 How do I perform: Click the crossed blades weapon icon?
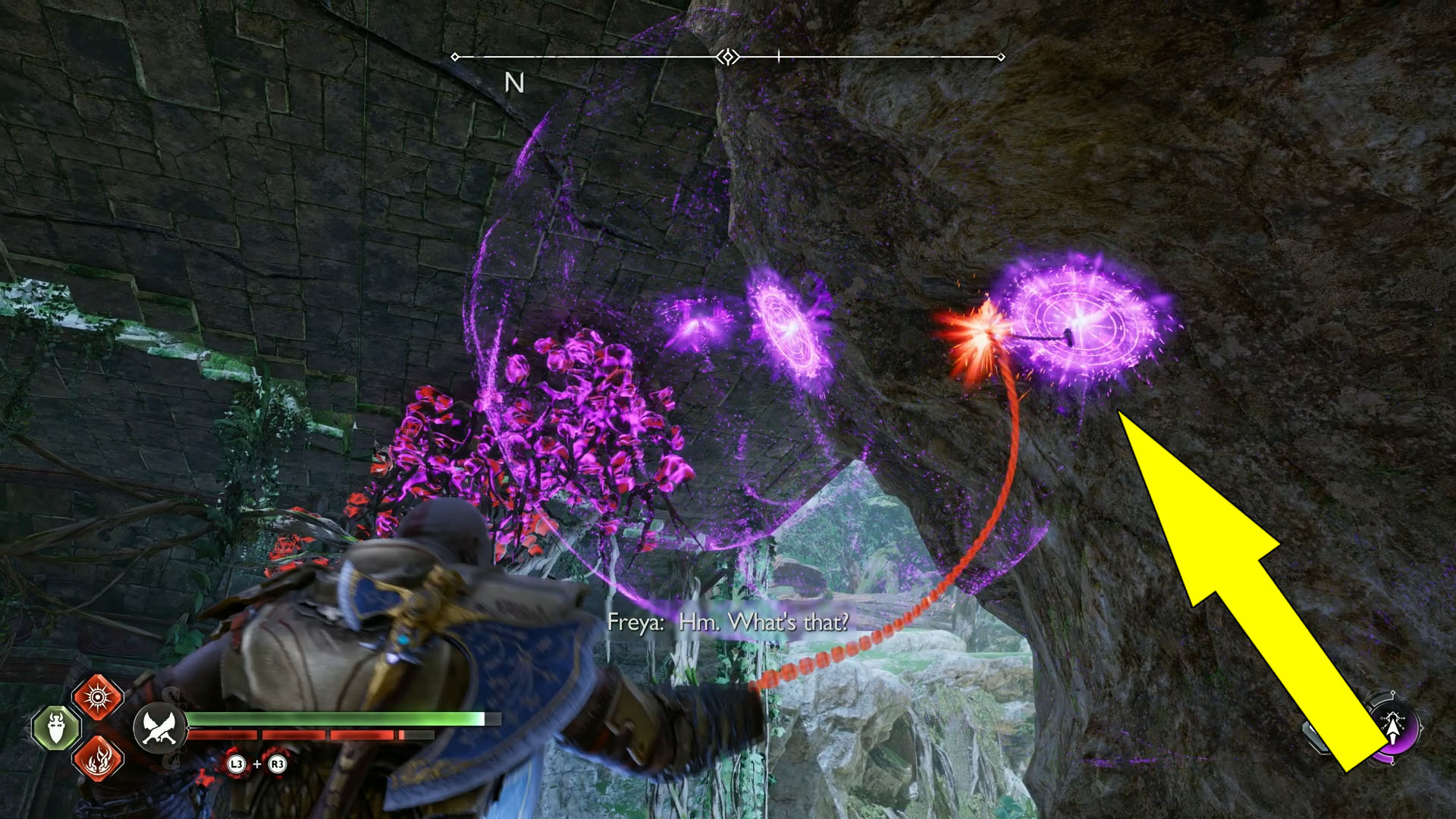pyautogui.click(x=159, y=728)
